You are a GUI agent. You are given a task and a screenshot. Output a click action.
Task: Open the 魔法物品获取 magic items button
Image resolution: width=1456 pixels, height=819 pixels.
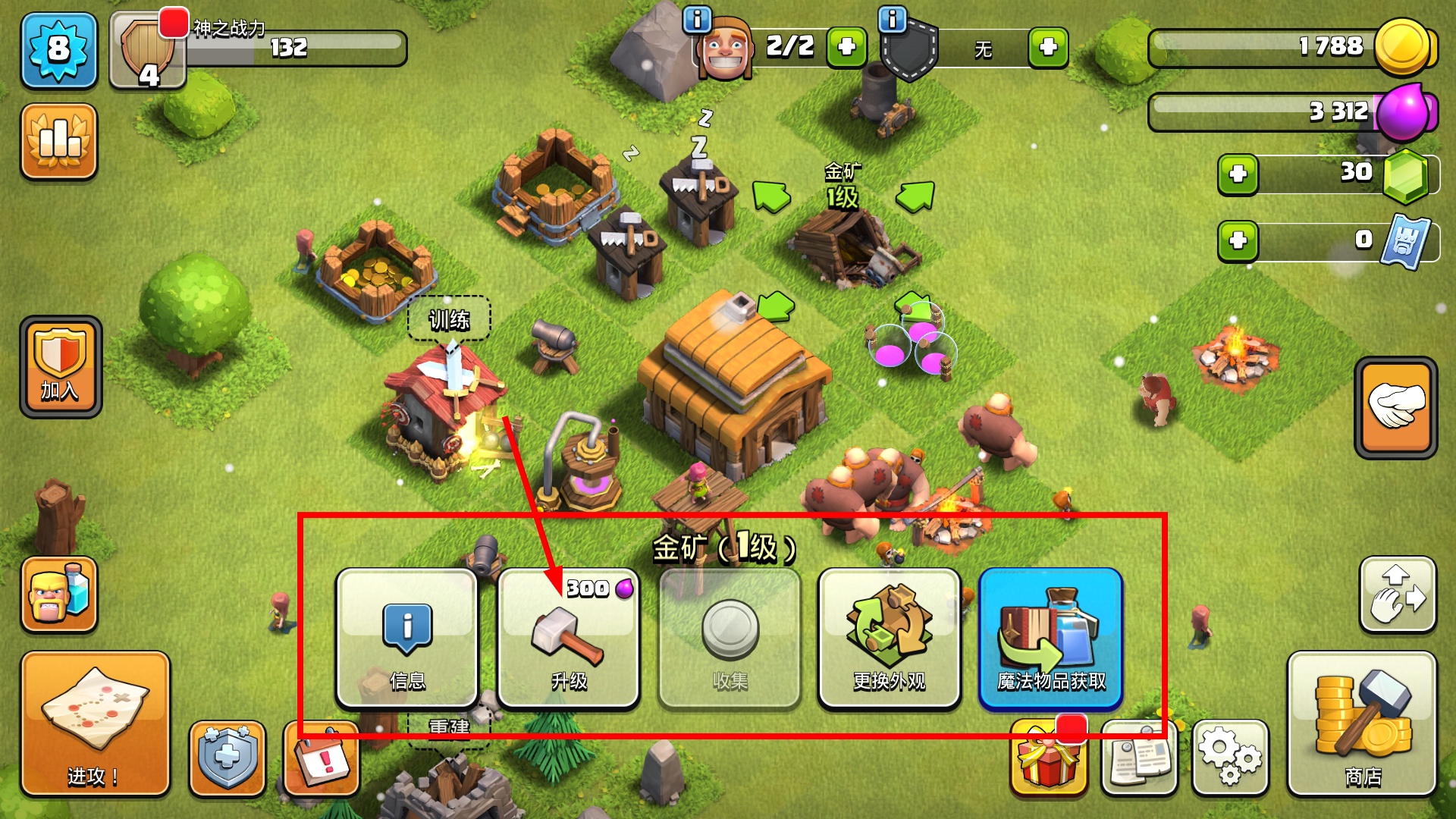[1050, 638]
